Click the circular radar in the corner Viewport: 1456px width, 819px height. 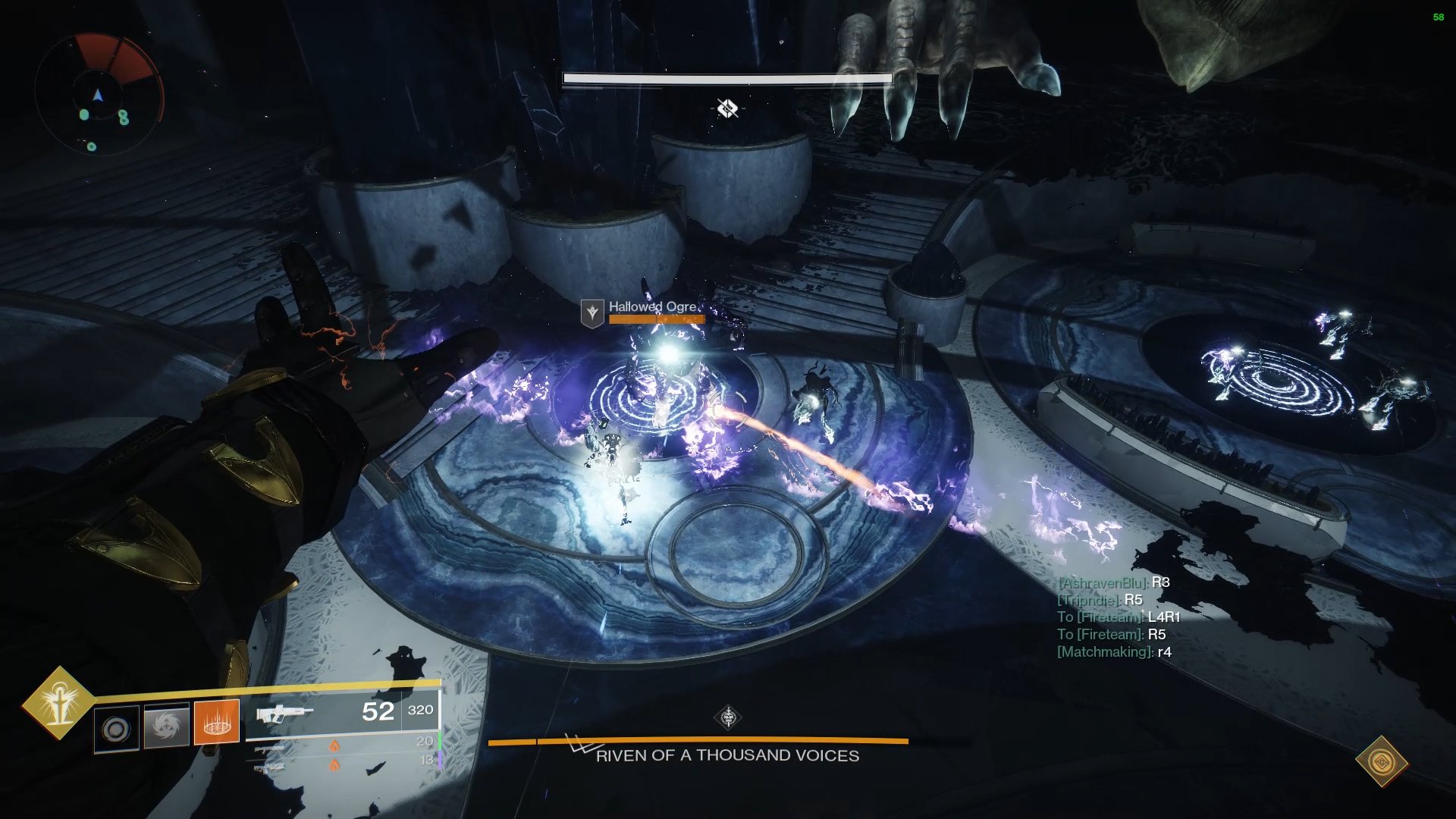point(99,94)
